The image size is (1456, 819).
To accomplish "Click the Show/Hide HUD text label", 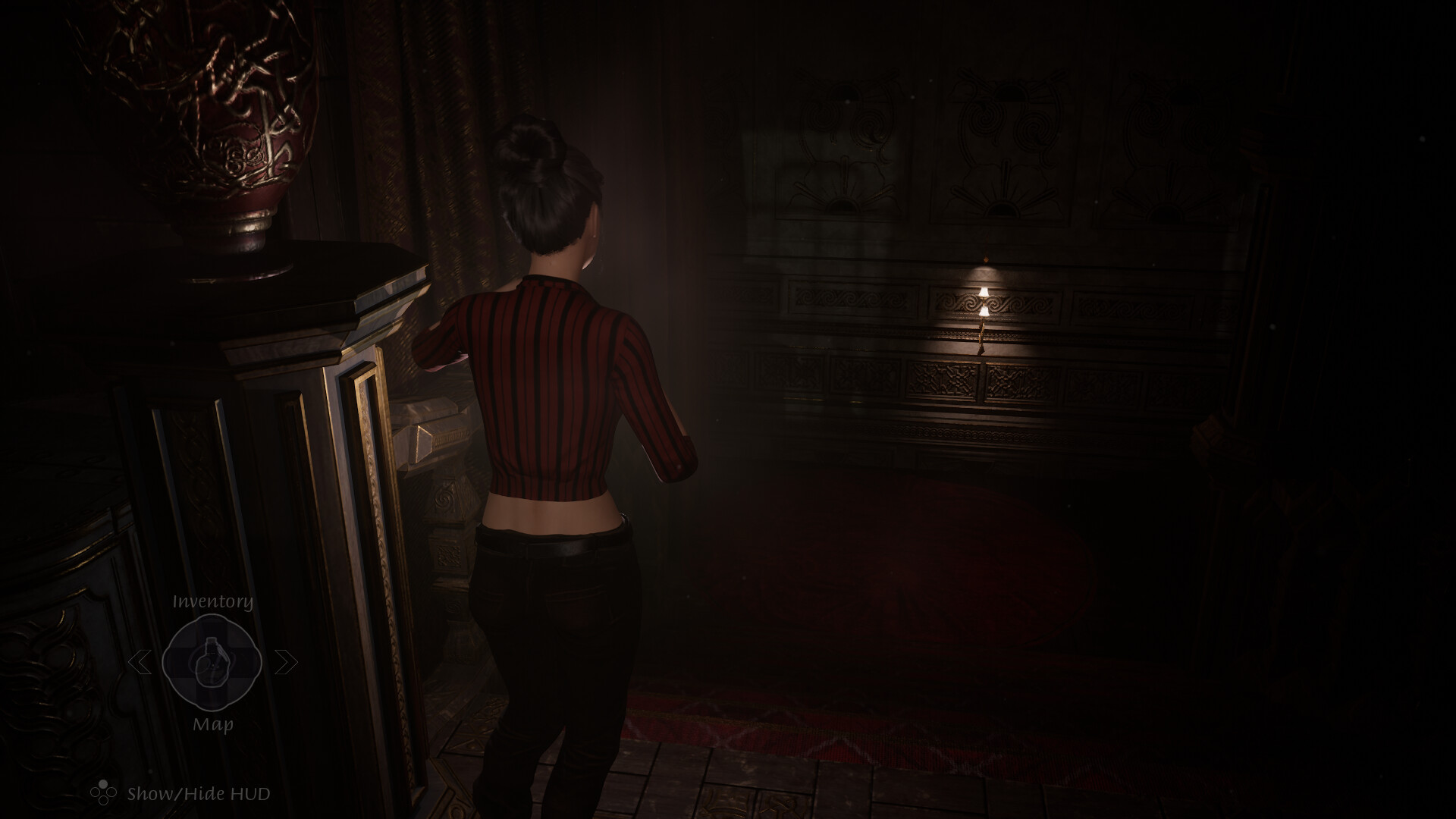I will (x=198, y=792).
